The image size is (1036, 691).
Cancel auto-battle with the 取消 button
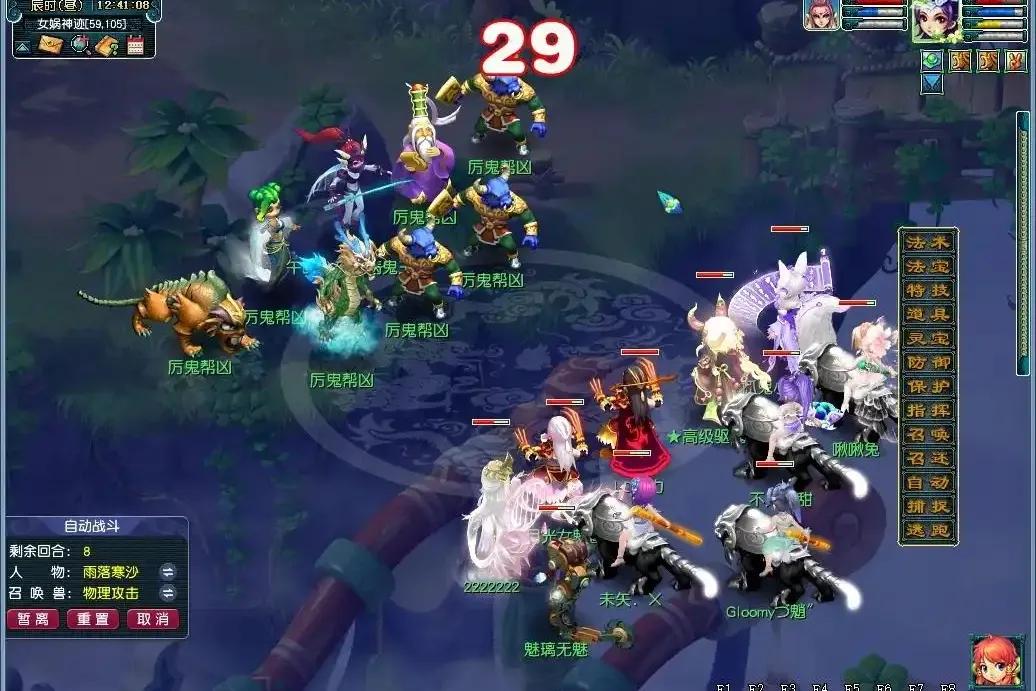click(x=153, y=619)
